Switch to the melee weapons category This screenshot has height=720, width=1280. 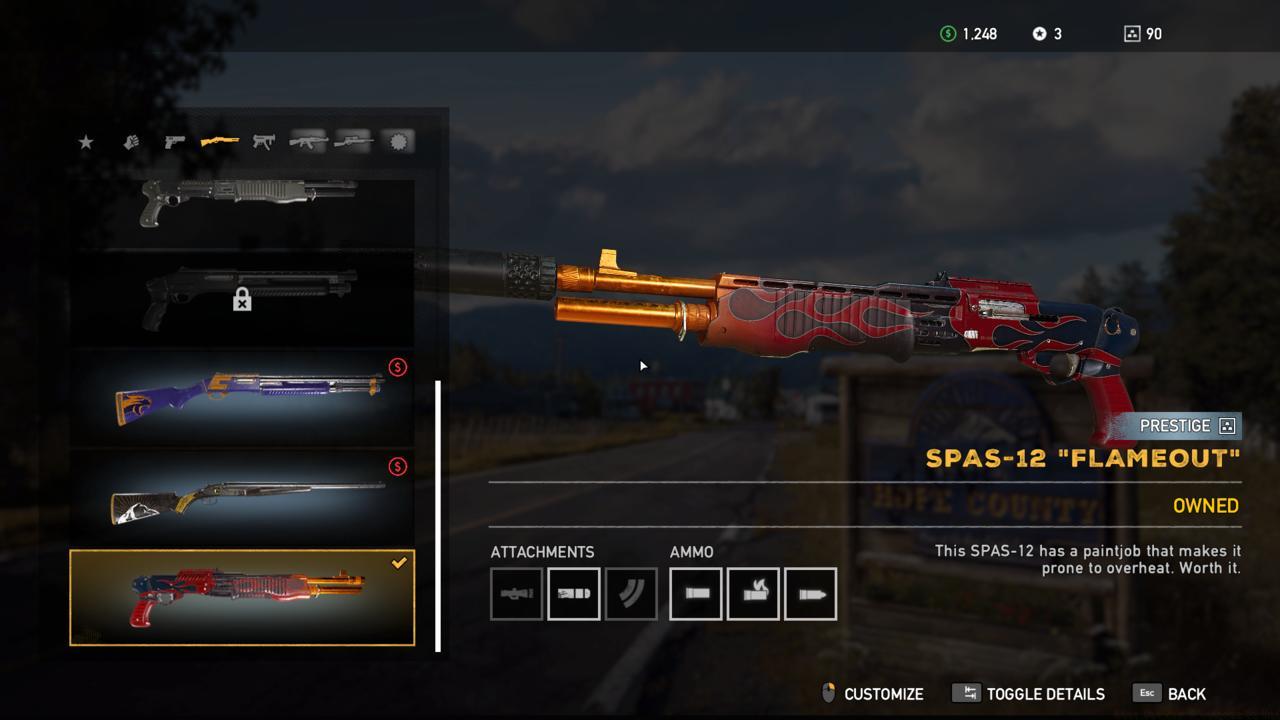pyautogui.click(x=132, y=141)
